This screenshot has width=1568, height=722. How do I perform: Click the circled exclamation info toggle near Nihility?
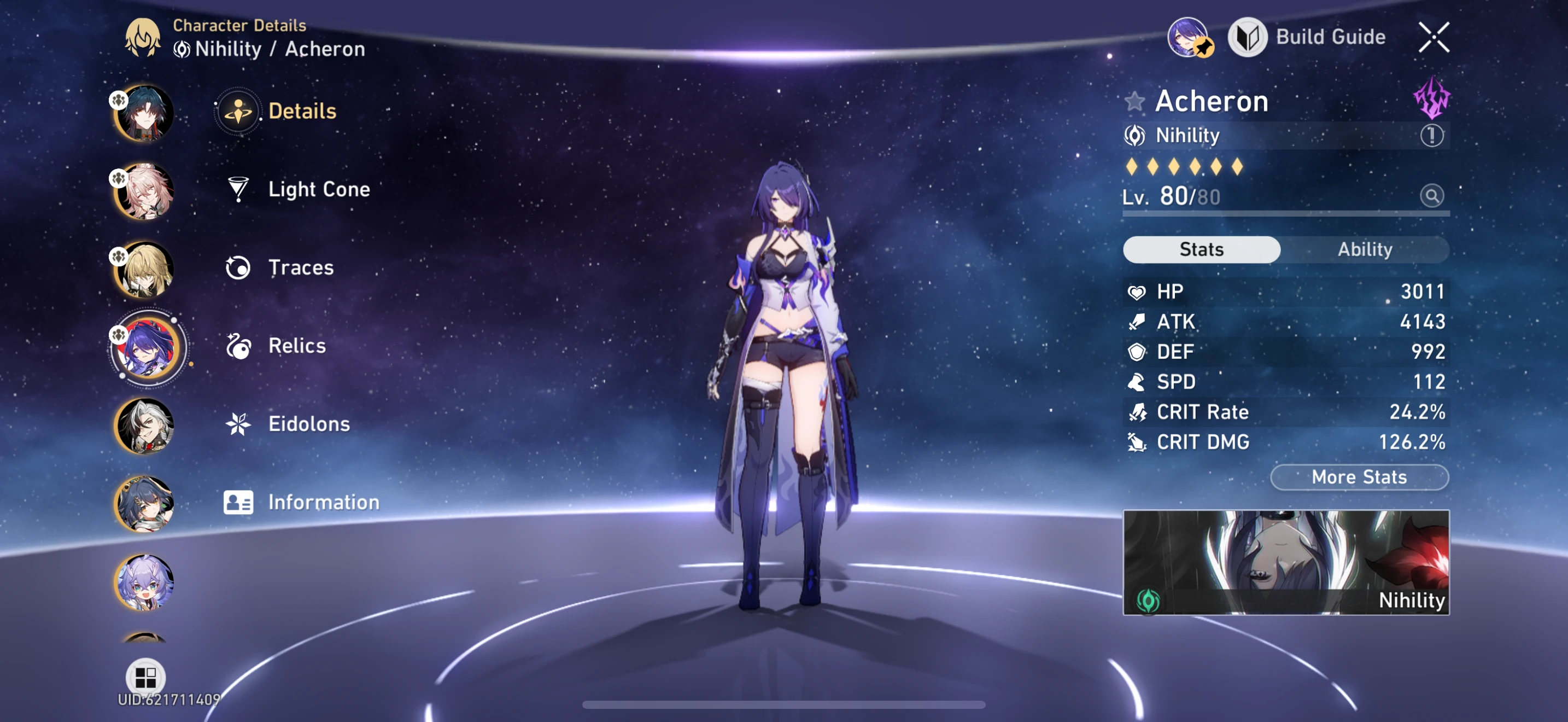coord(1434,135)
